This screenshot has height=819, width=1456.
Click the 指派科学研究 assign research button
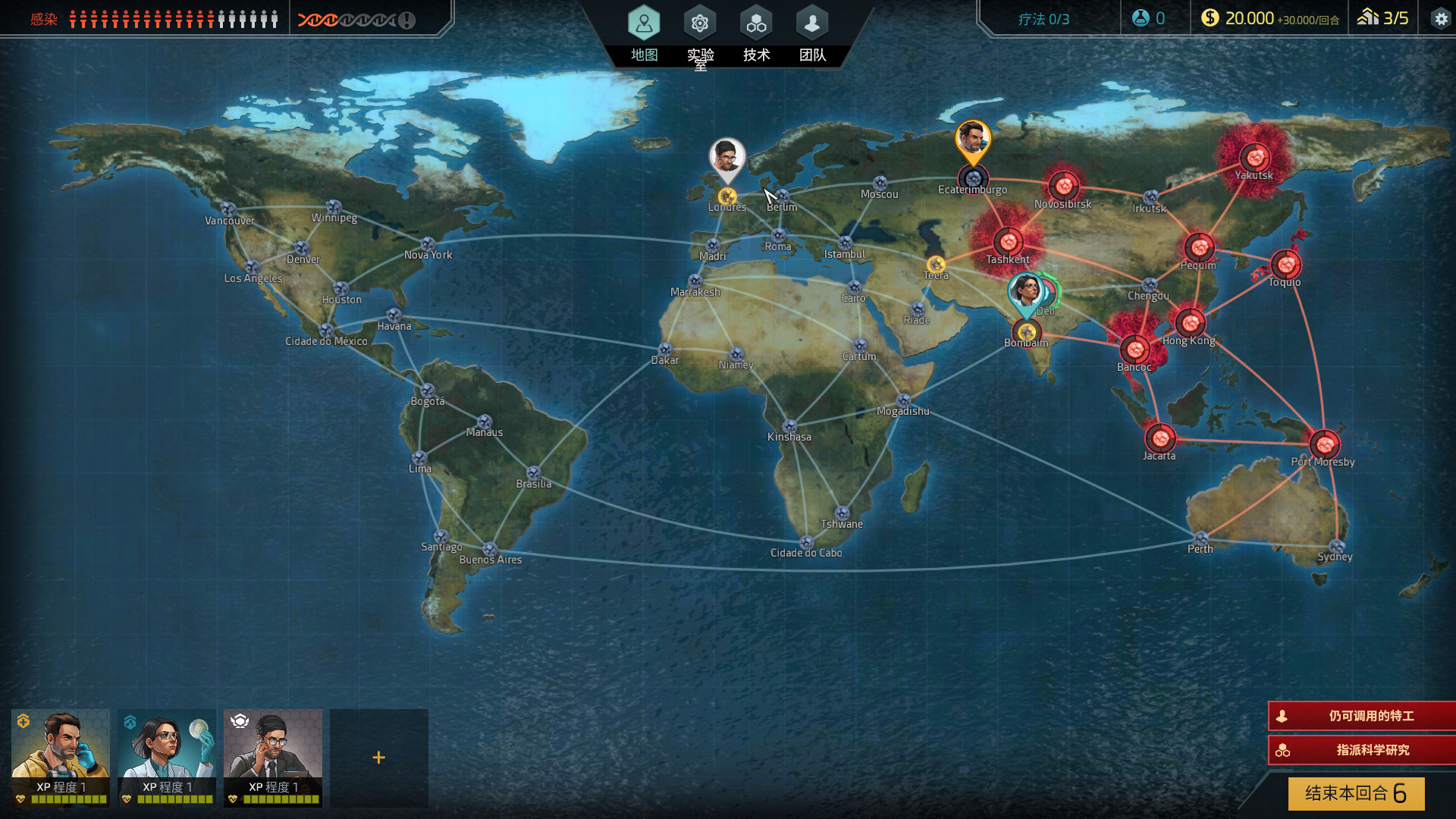(1362, 750)
